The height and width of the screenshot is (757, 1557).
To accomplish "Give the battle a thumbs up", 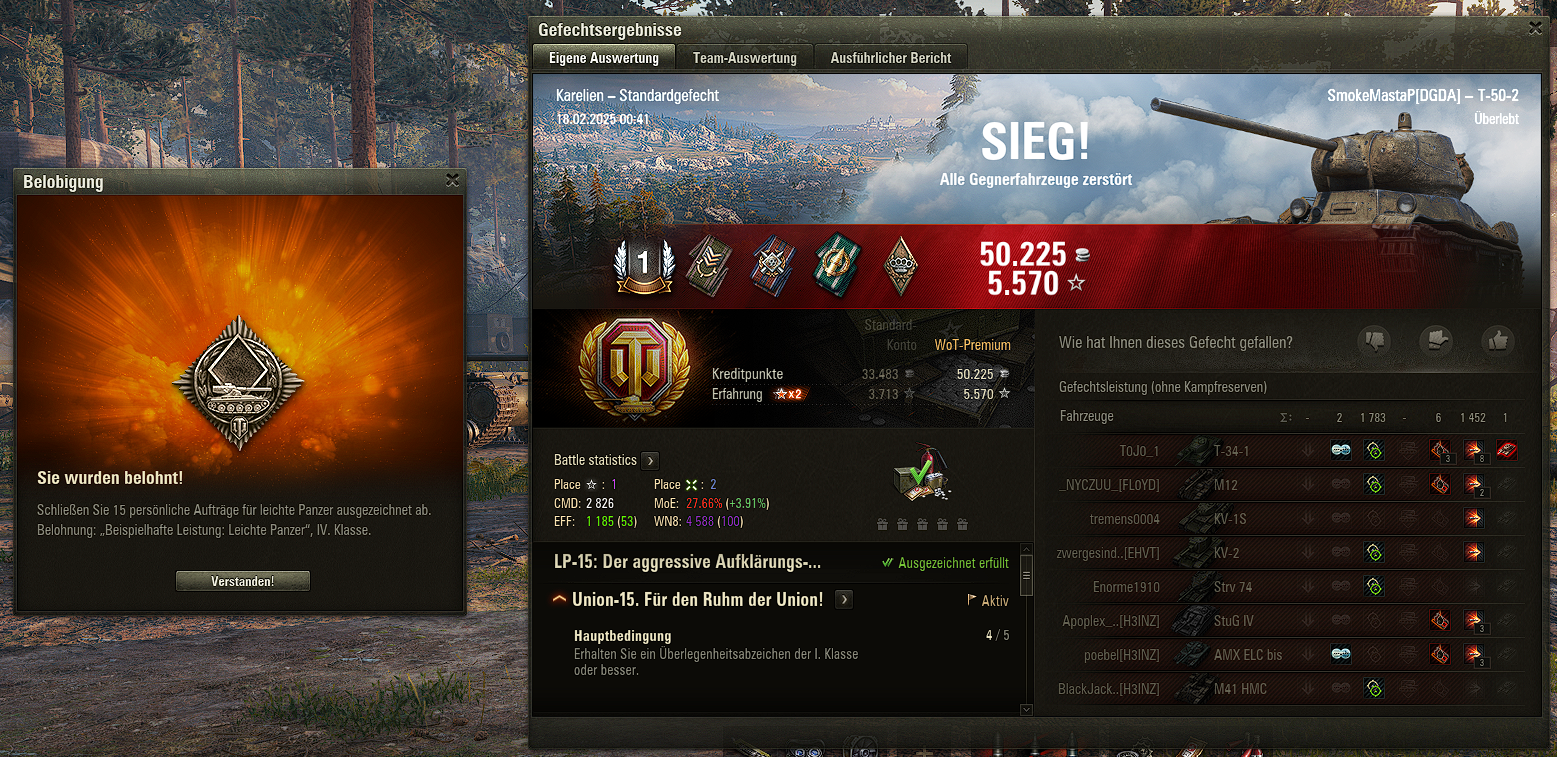I will (x=1497, y=341).
